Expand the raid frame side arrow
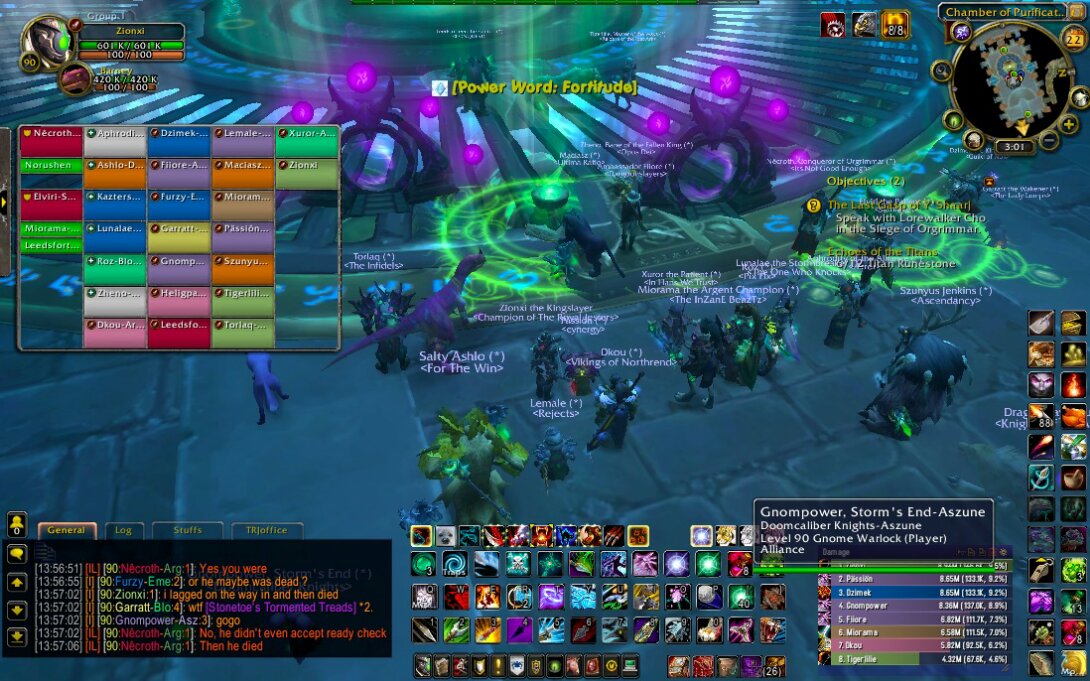This screenshot has width=1090, height=681. (x=4, y=202)
